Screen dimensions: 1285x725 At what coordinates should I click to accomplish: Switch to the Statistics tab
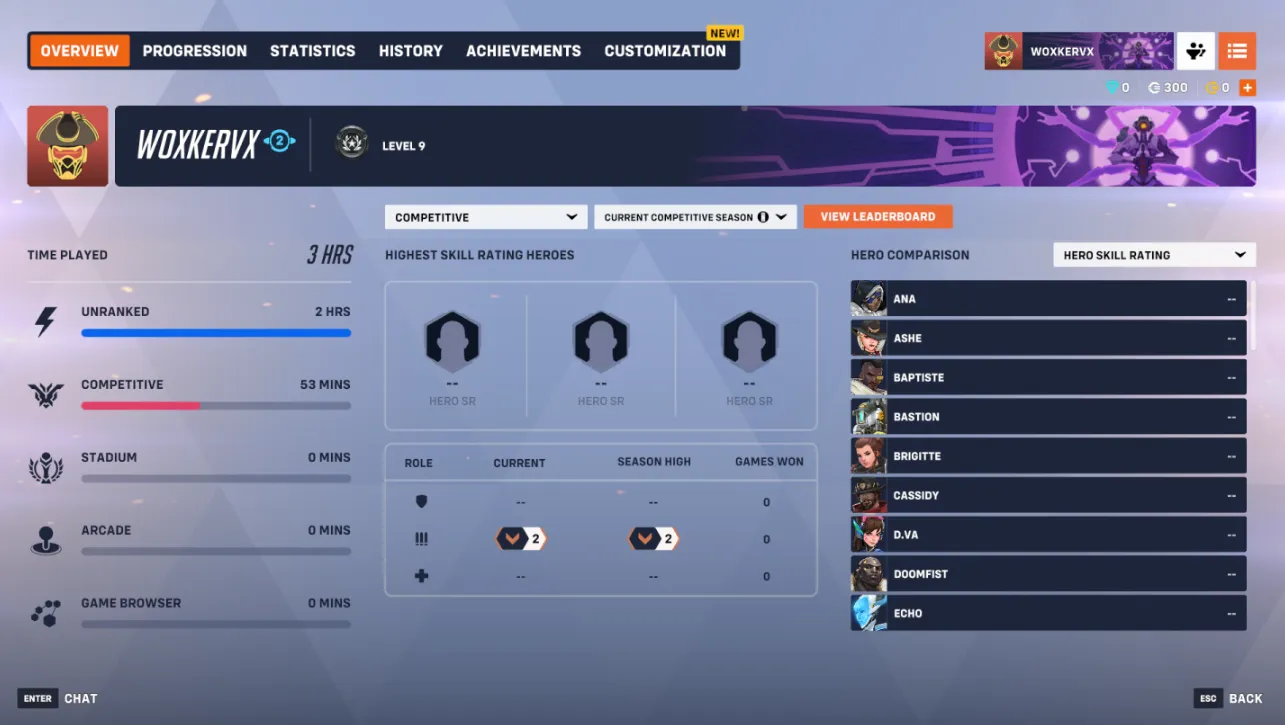click(312, 50)
